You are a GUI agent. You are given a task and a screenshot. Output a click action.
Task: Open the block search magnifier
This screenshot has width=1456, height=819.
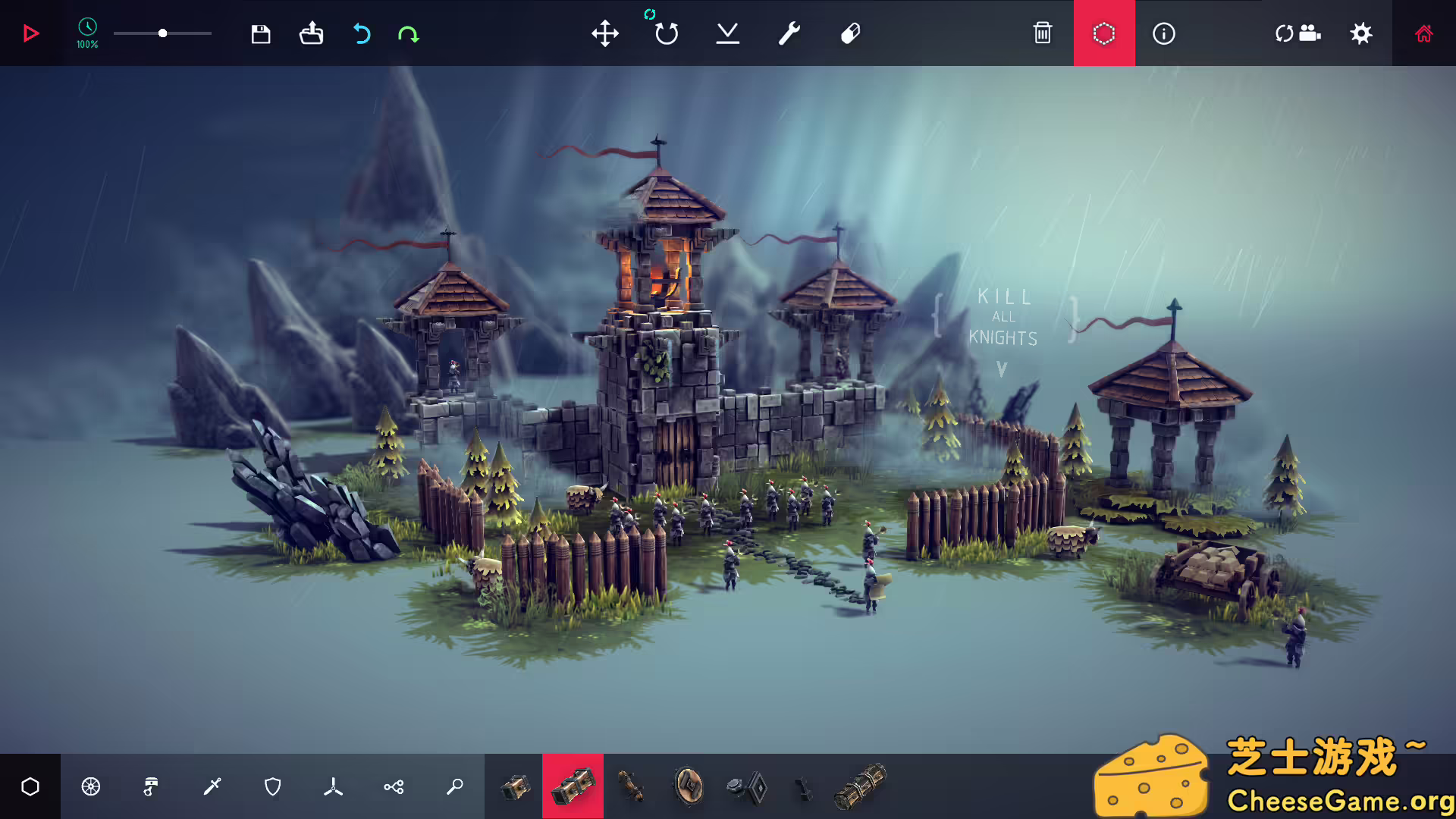click(x=454, y=787)
